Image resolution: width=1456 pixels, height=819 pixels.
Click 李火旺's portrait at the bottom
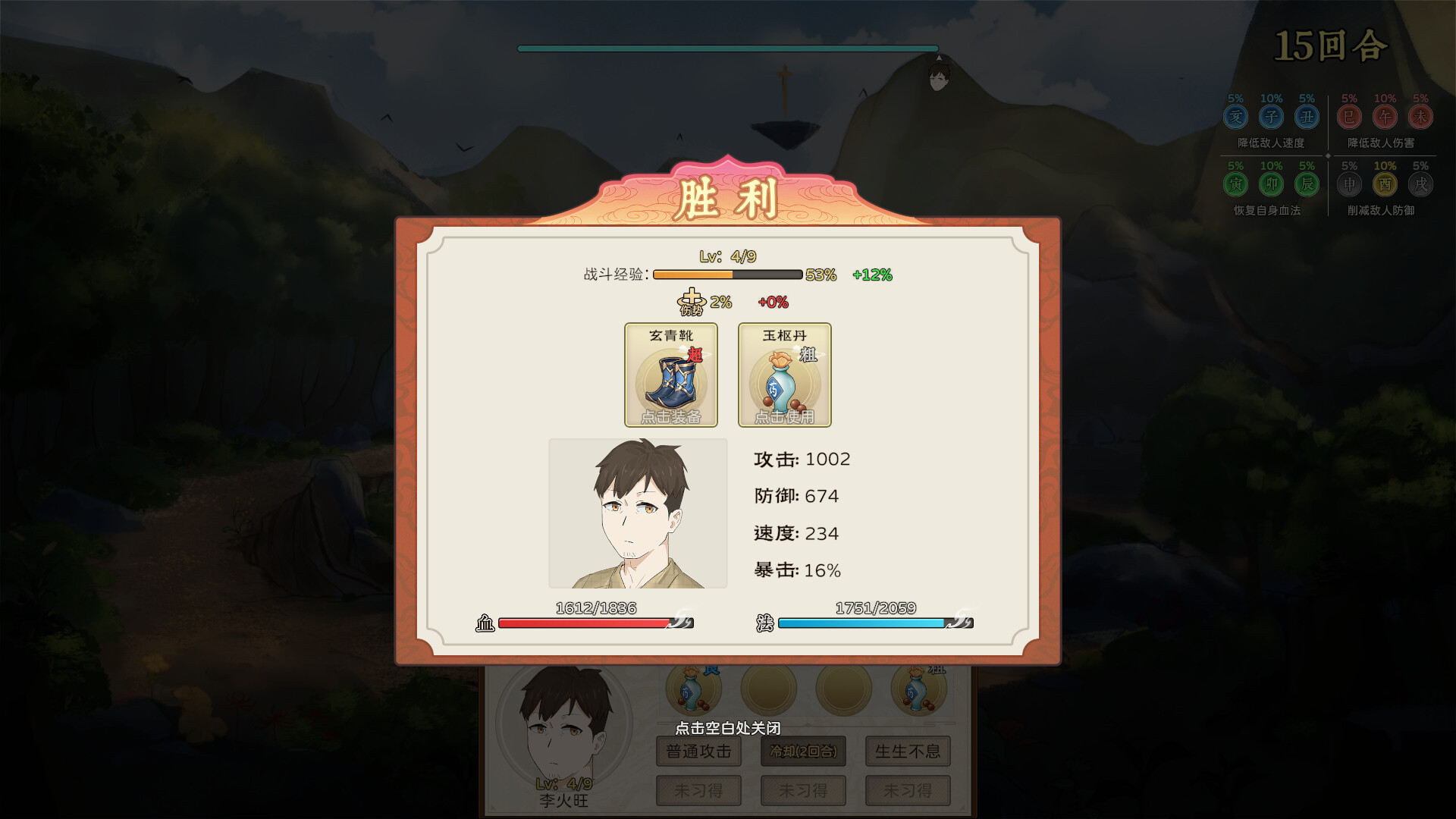click(x=565, y=732)
